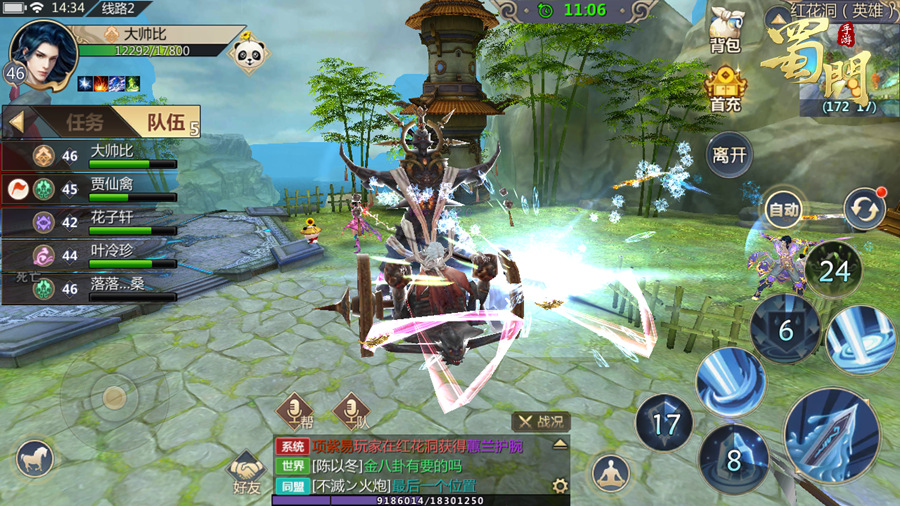Tap the 离开 leave dungeon button

pos(729,155)
